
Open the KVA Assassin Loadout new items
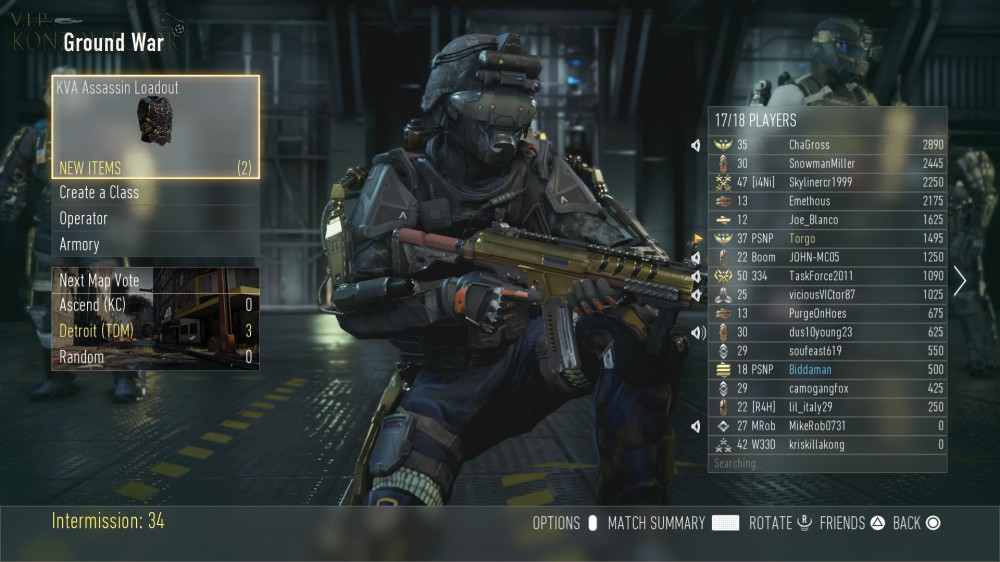tap(155, 127)
